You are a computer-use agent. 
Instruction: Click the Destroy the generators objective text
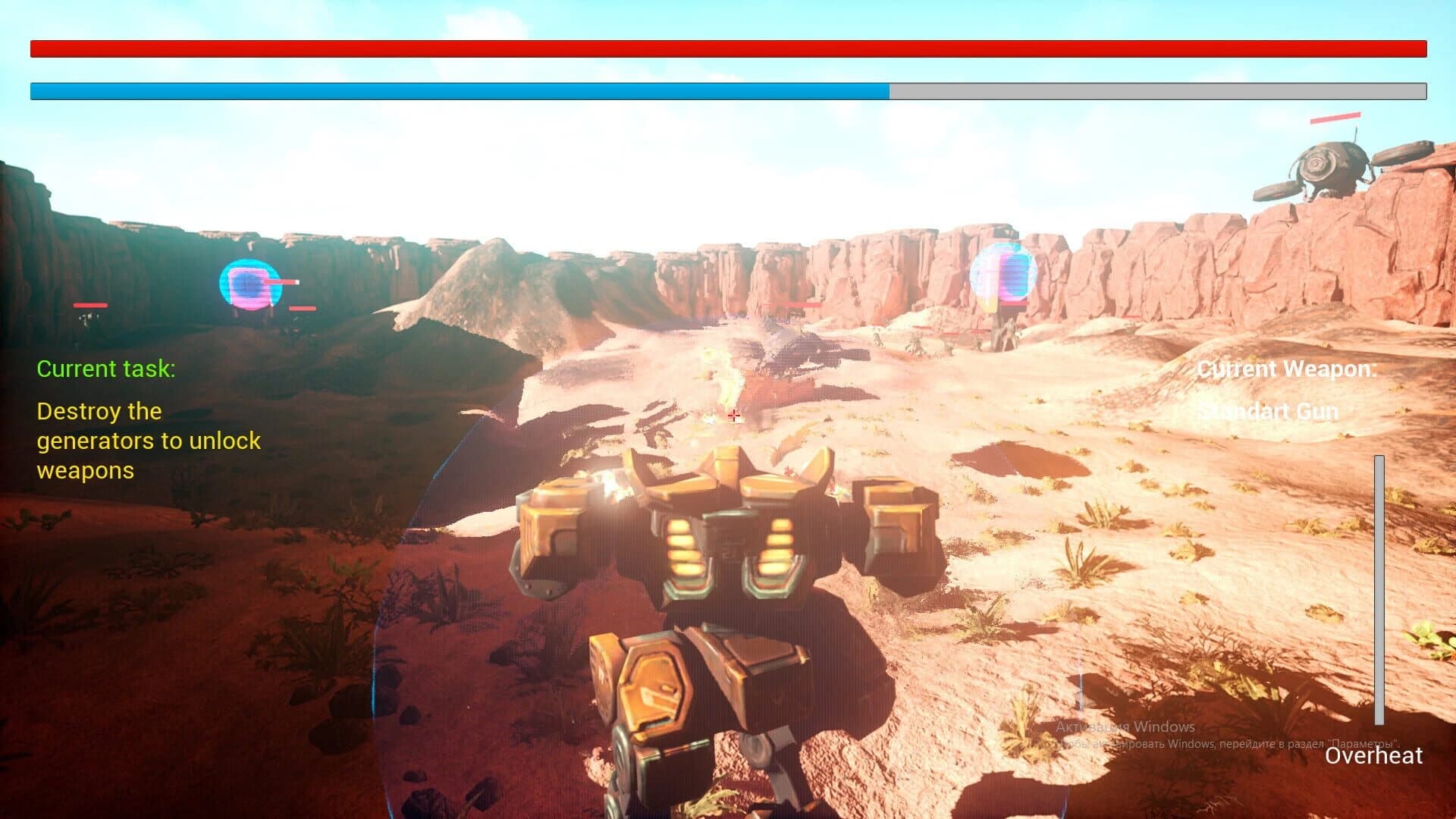click(149, 441)
